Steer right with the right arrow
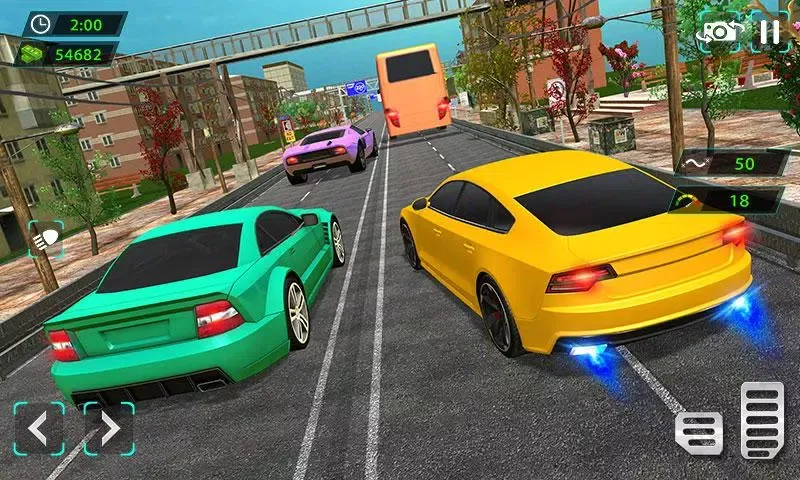 pyautogui.click(x=108, y=428)
